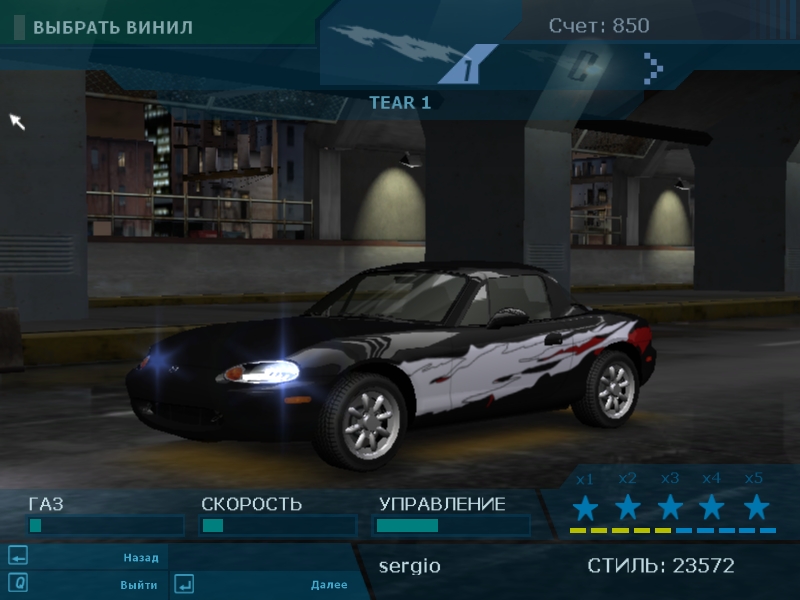Exit the menu via Выйти

tap(138, 584)
